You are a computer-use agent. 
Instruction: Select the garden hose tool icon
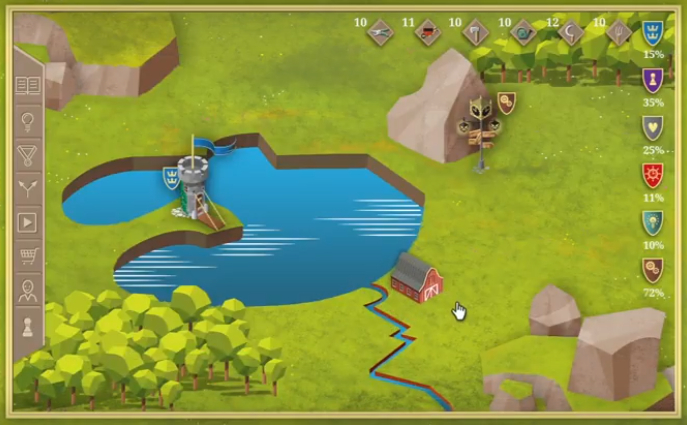(x=523, y=32)
